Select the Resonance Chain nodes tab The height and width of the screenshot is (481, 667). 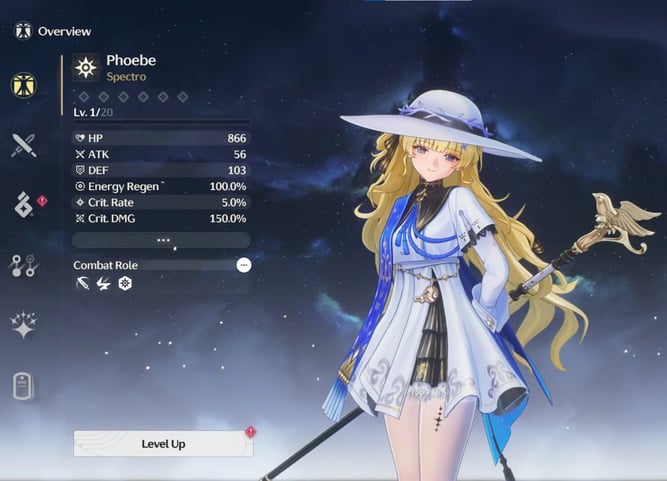click(24, 265)
